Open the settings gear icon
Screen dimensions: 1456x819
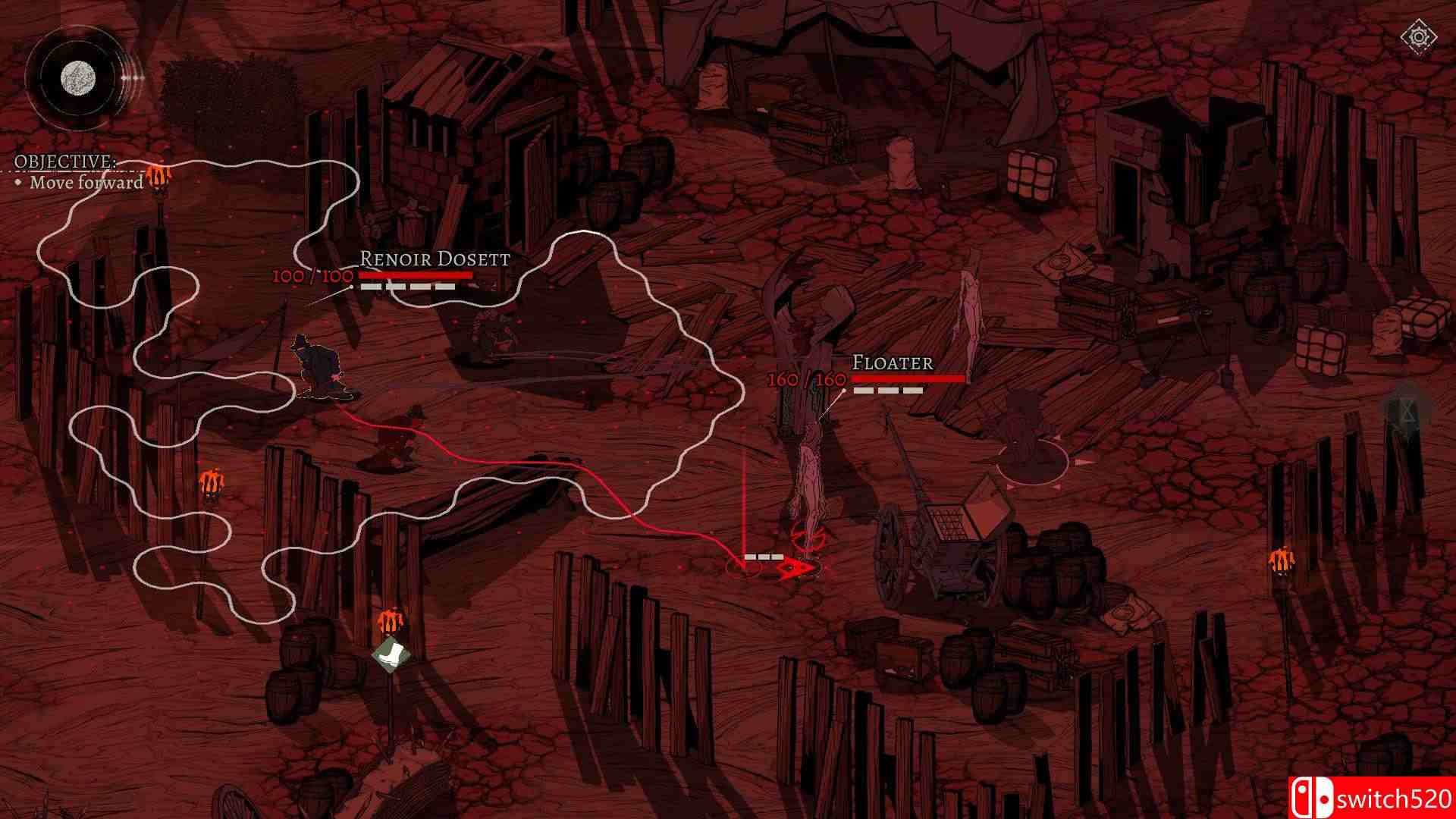coord(1417,34)
